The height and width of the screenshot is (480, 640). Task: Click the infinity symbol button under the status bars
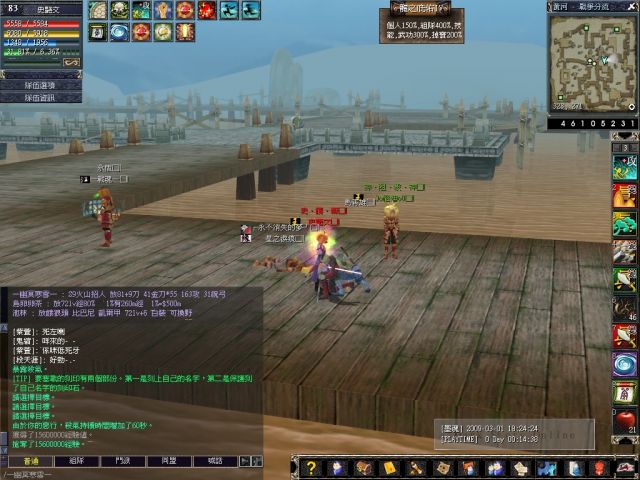[x=72, y=63]
